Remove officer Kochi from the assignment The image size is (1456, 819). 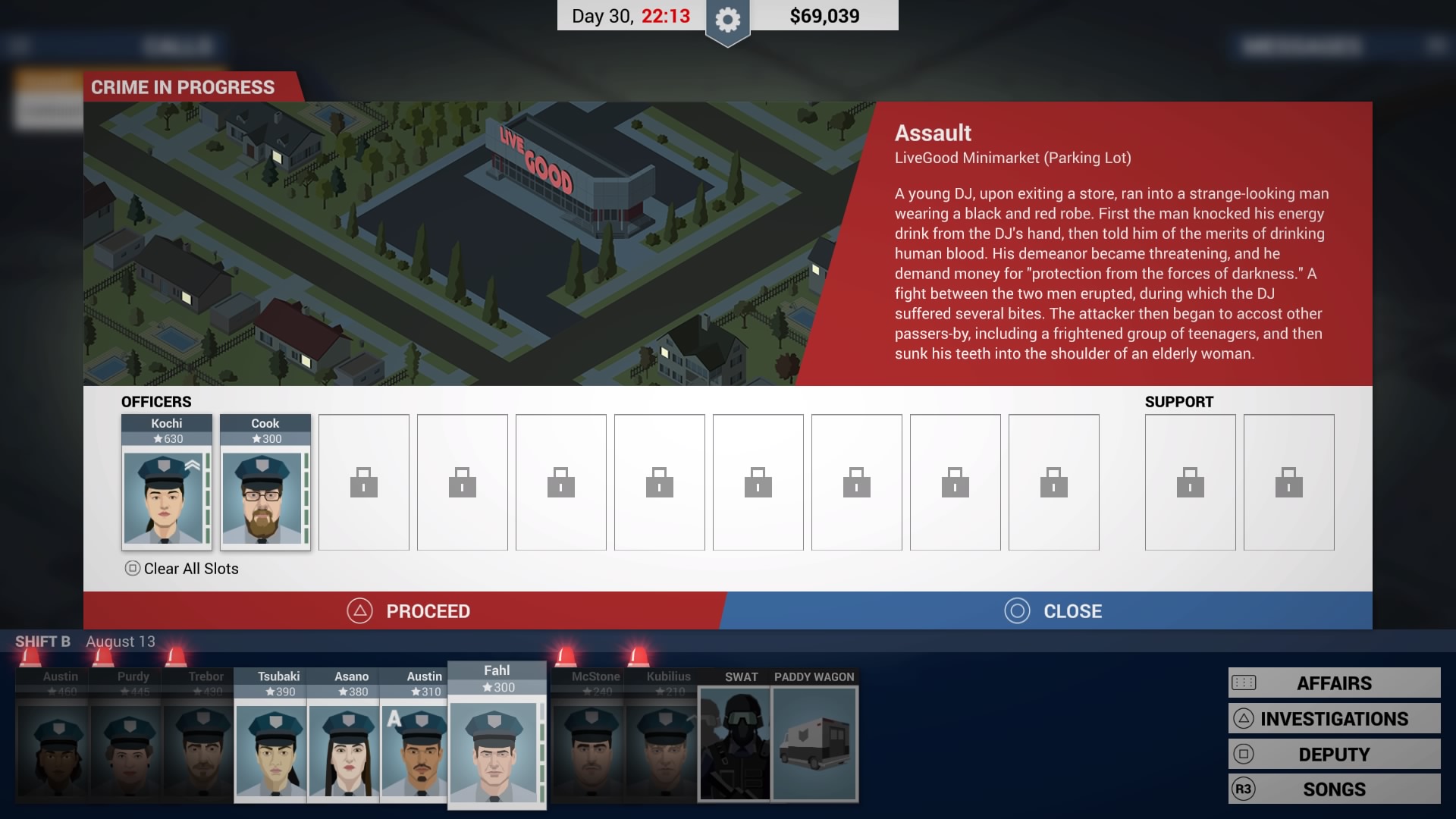pyautogui.click(x=166, y=483)
